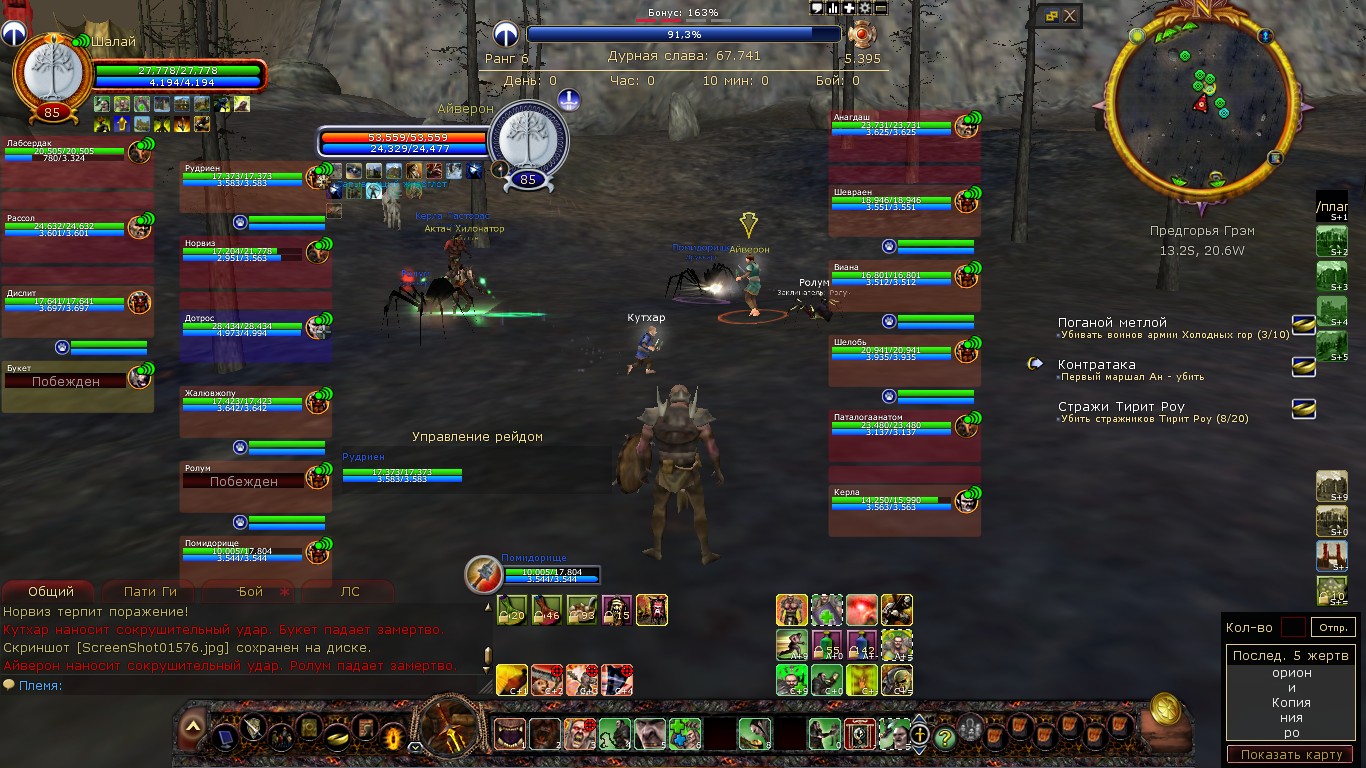Select the Поганой метлой quest in tracker
Image resolution: width=1366 pixels, height=768 pixels.
pos(1112,323)
